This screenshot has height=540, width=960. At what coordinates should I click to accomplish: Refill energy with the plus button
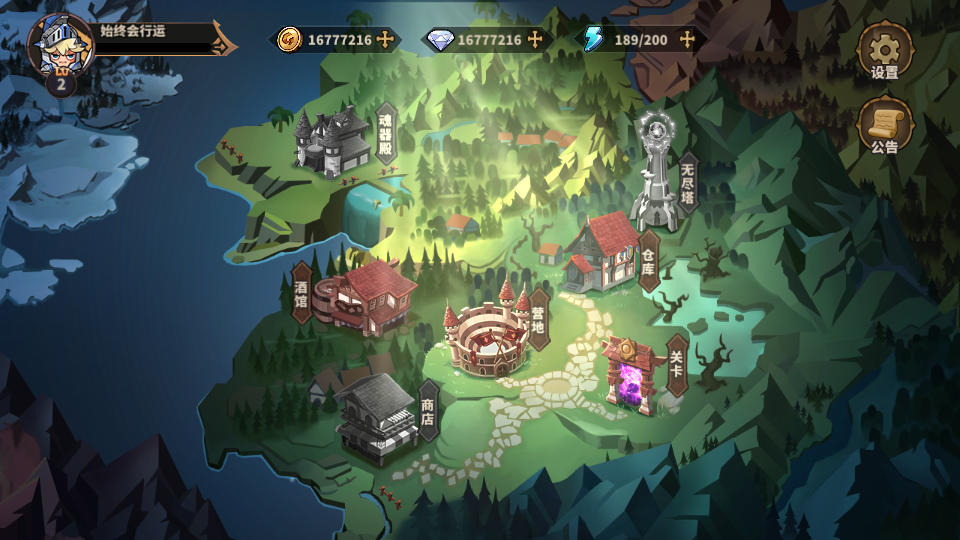pos(687,40)
